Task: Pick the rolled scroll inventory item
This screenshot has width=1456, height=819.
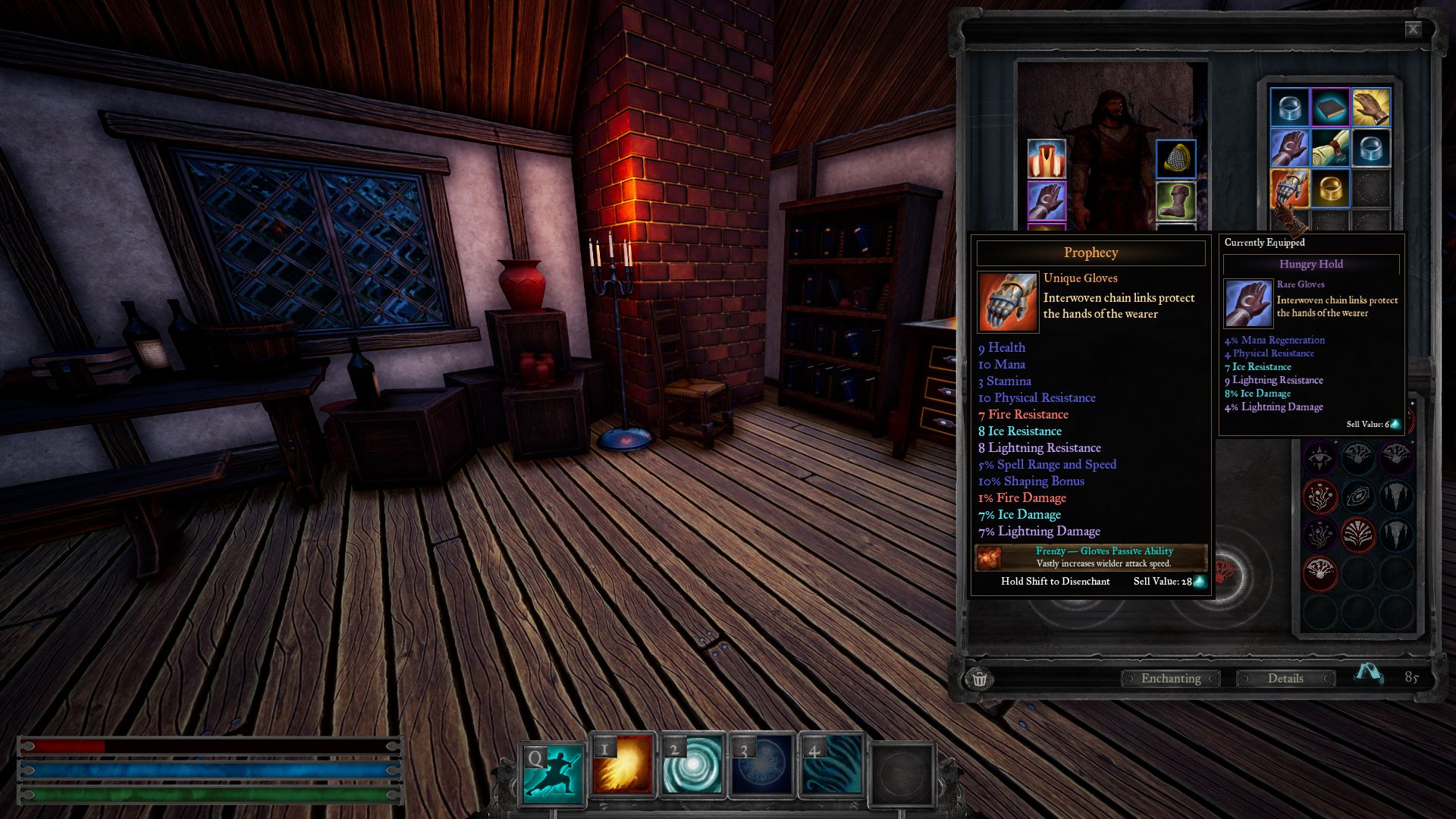Action: tap(1330, 149)
